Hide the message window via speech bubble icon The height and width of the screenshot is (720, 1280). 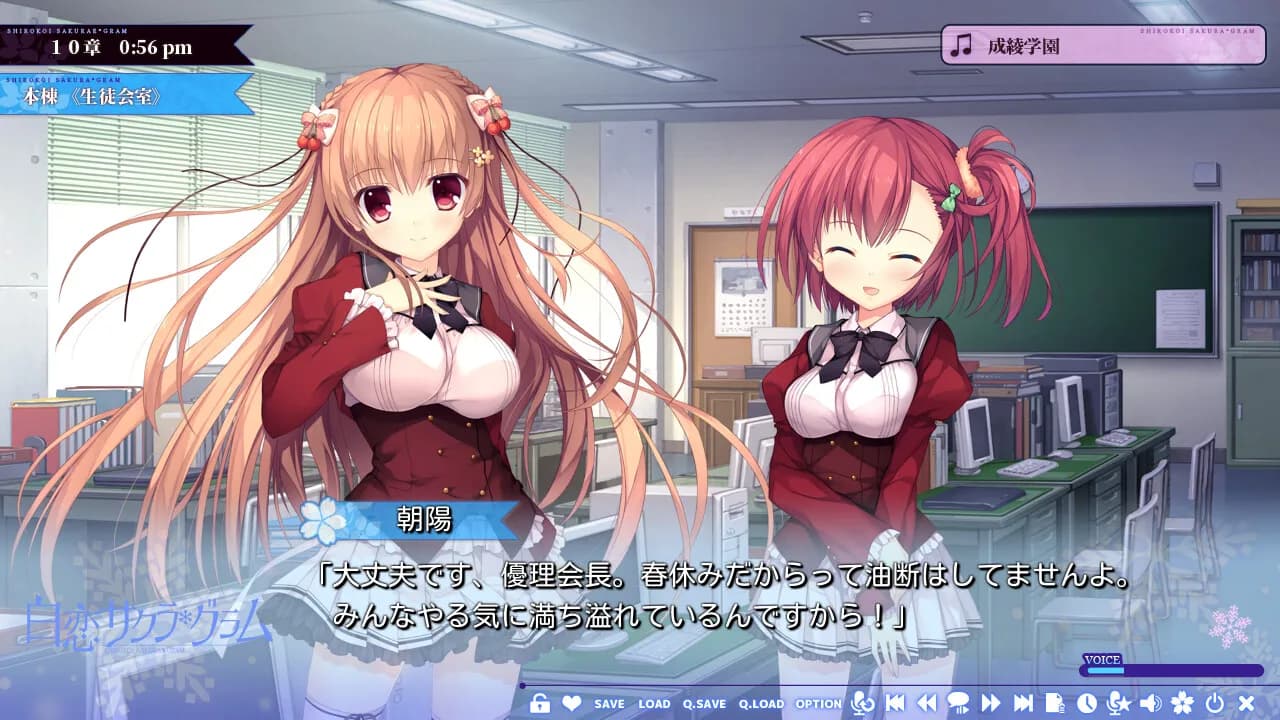[960, 703]
